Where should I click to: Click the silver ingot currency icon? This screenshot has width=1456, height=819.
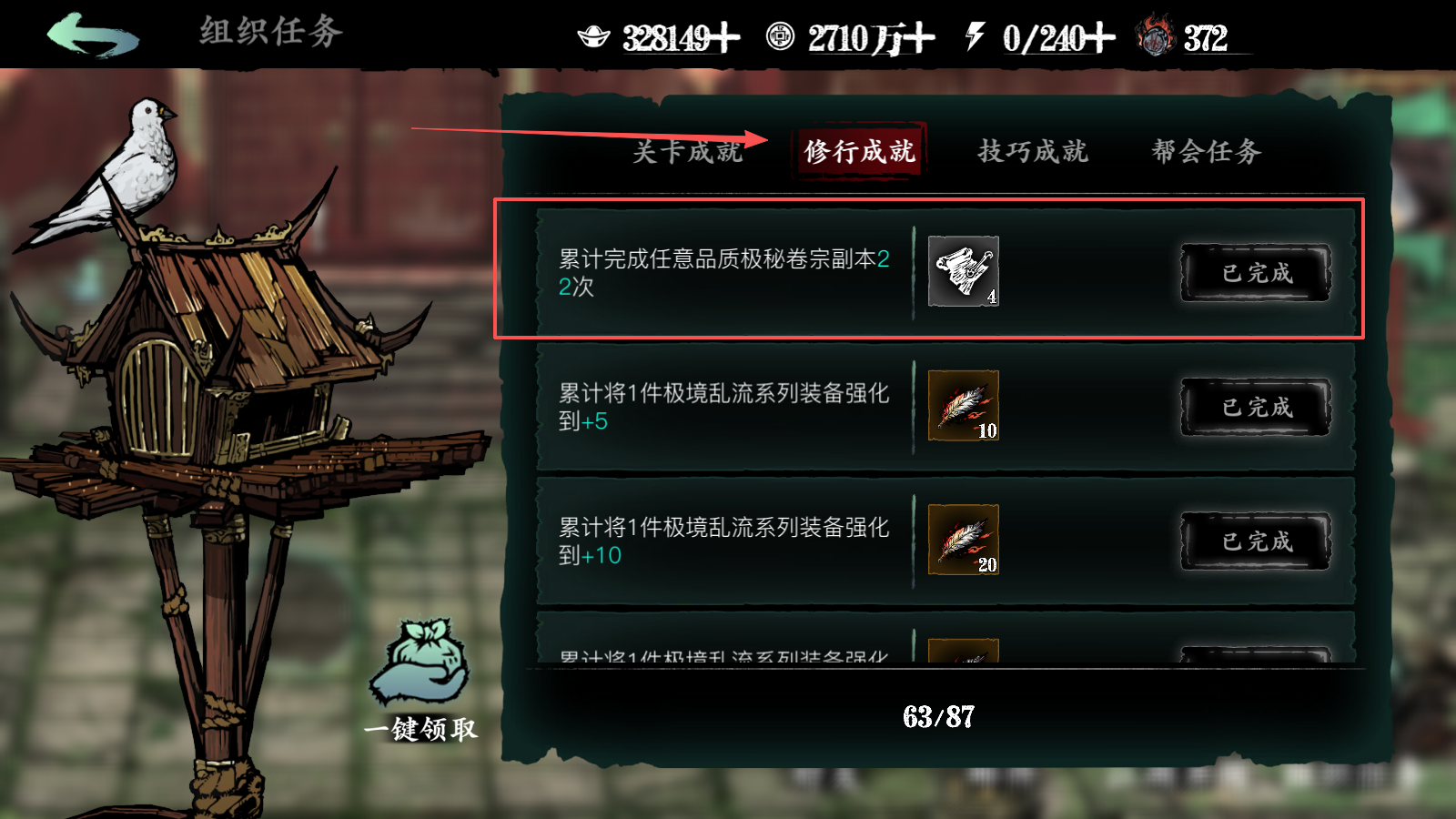click(596, 38)
